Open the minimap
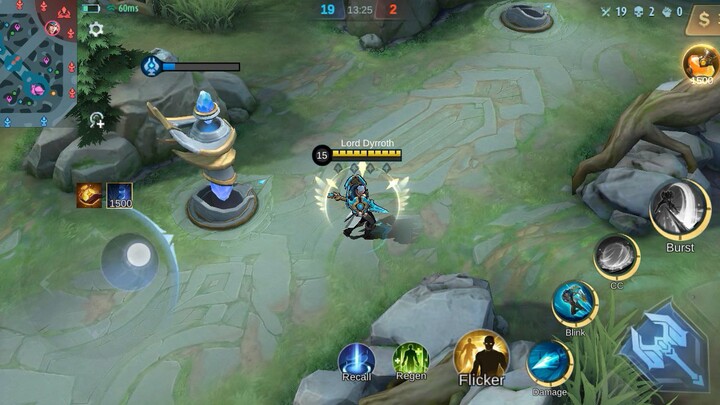 pos(37,63)
